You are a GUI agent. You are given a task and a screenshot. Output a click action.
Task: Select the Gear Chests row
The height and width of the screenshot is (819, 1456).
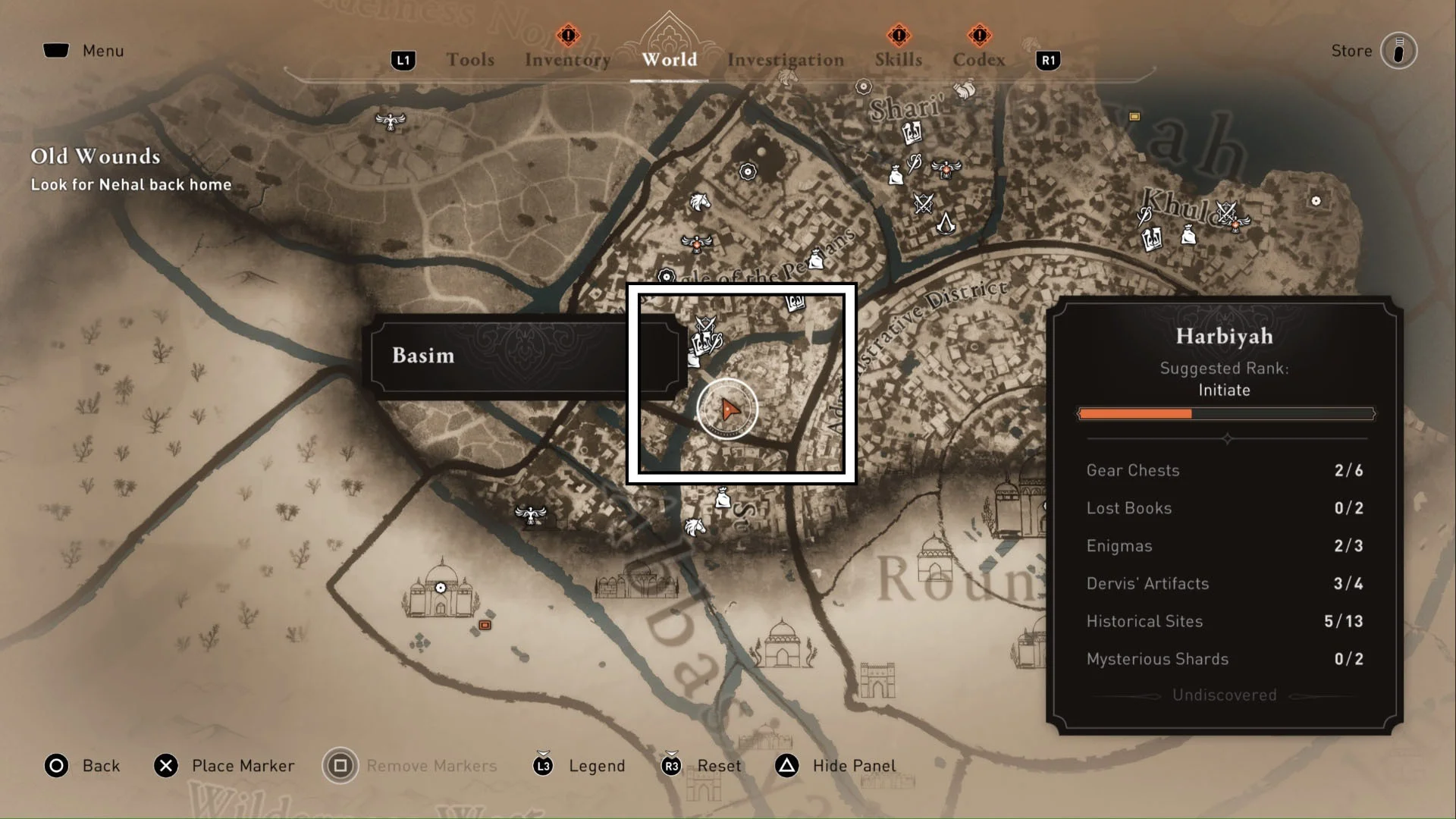(1224, 470)
